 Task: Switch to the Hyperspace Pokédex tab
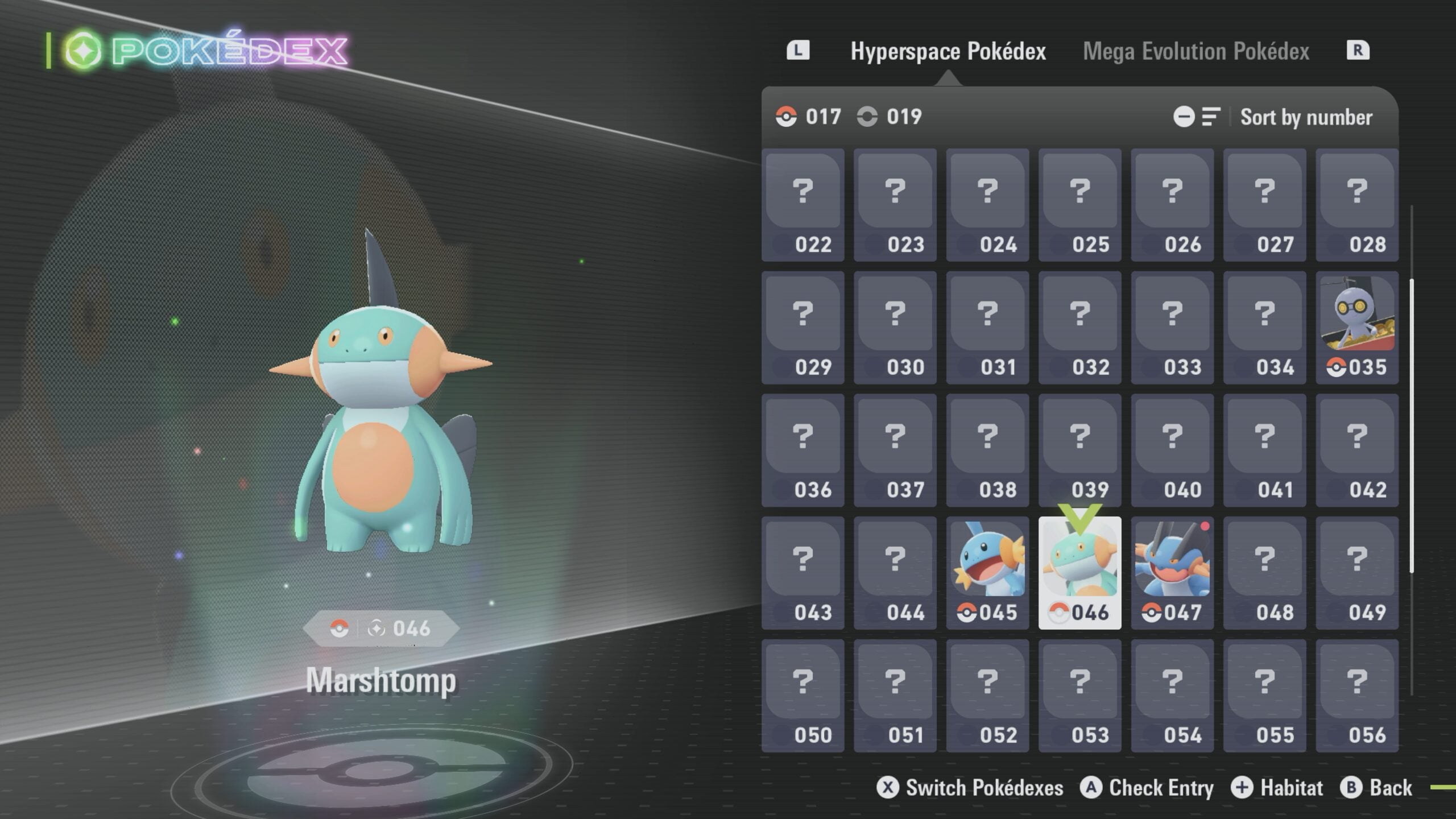(948, 51)
